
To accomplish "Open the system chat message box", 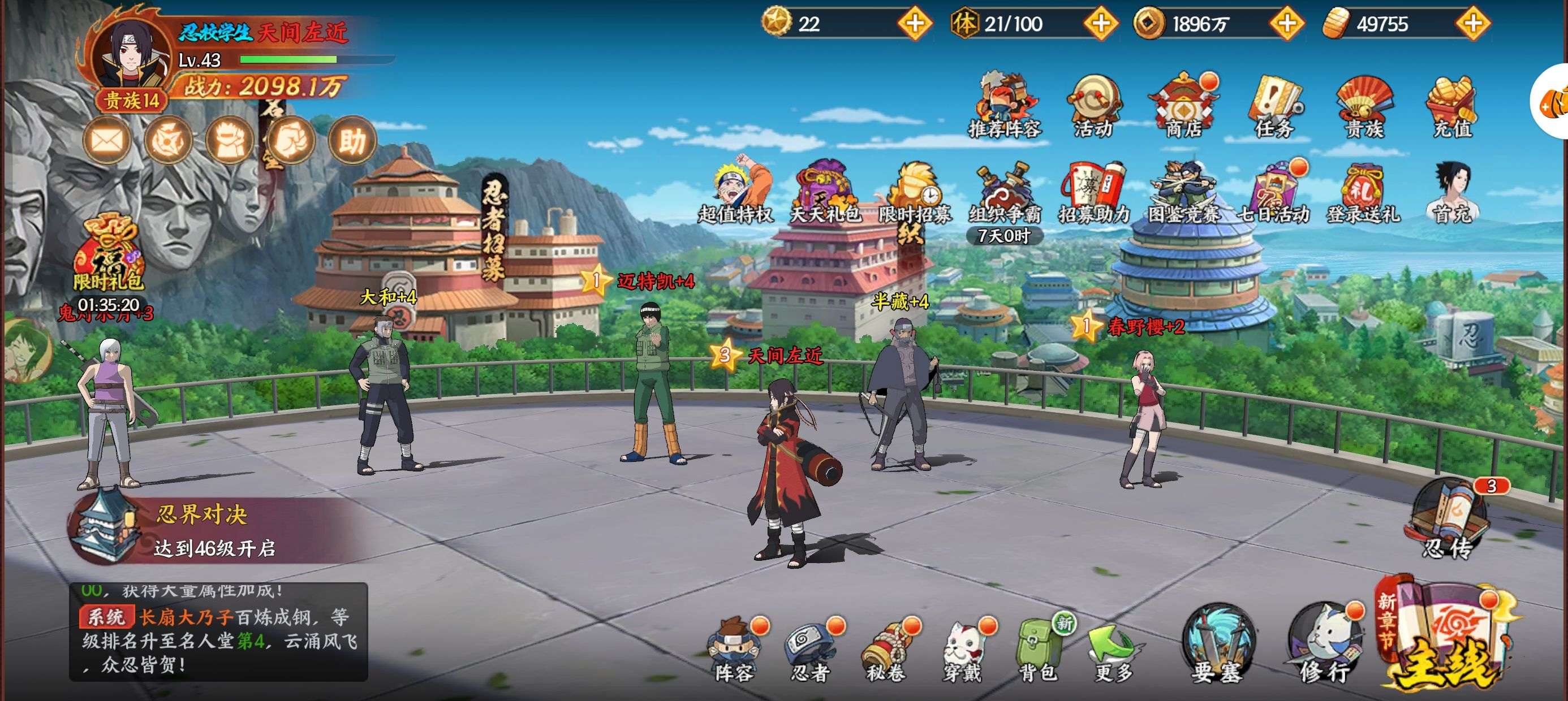I will pyautogui.click(x=218, y=631).
